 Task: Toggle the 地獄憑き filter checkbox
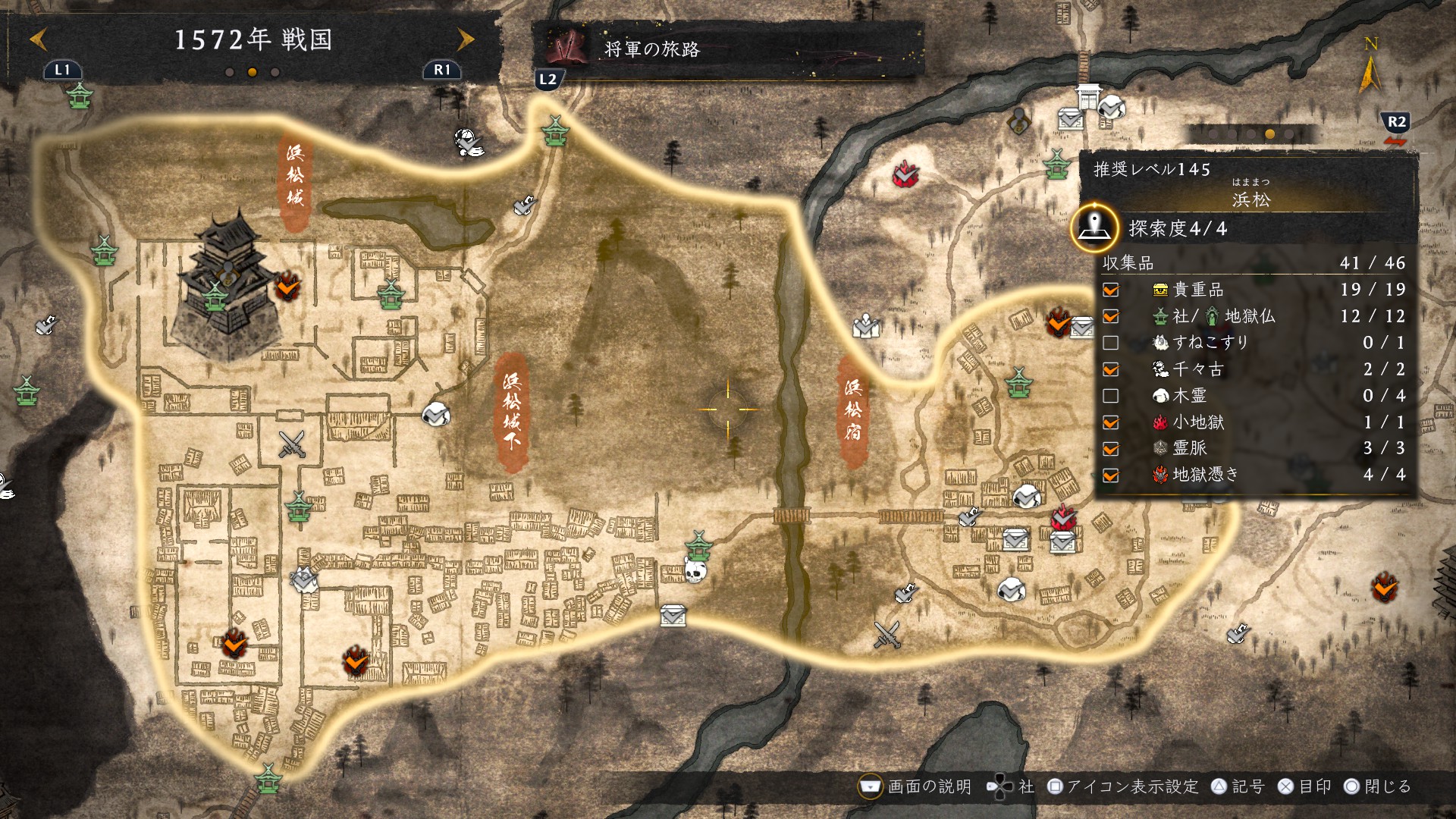coord(1111,475)
